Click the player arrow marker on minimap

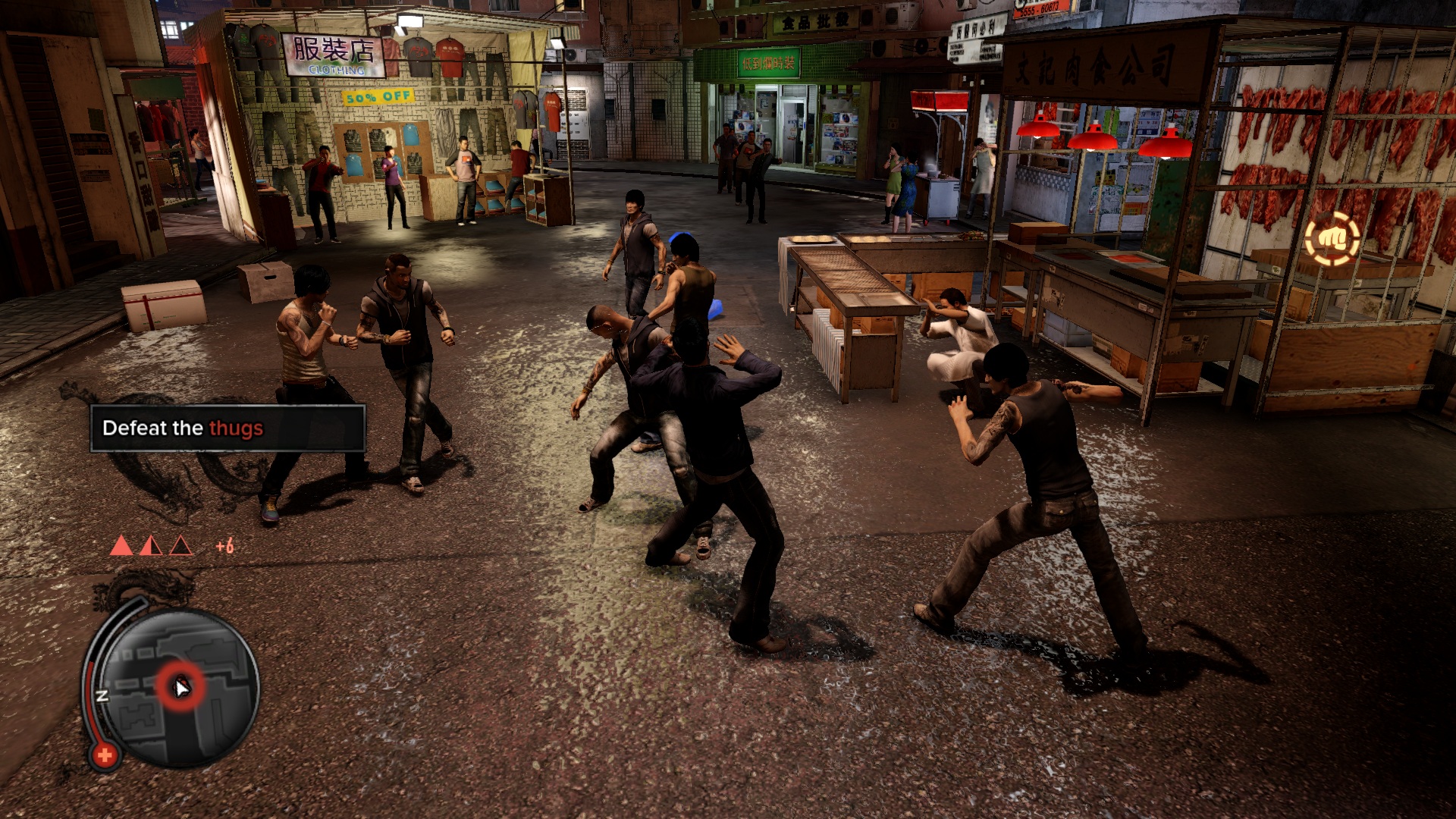tap(182, 687)
